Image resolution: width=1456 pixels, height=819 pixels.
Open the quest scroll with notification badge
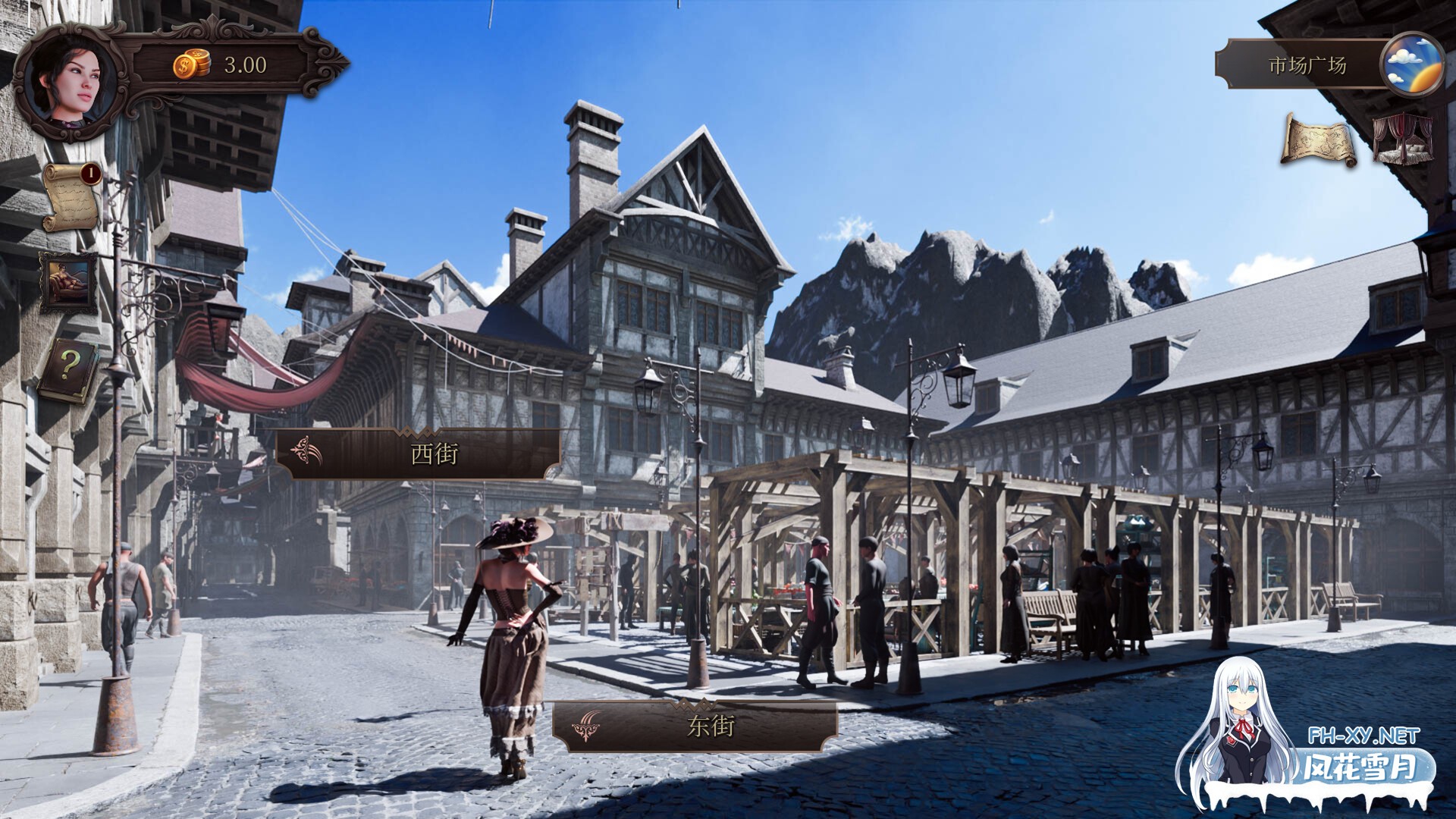coord(71,197)
